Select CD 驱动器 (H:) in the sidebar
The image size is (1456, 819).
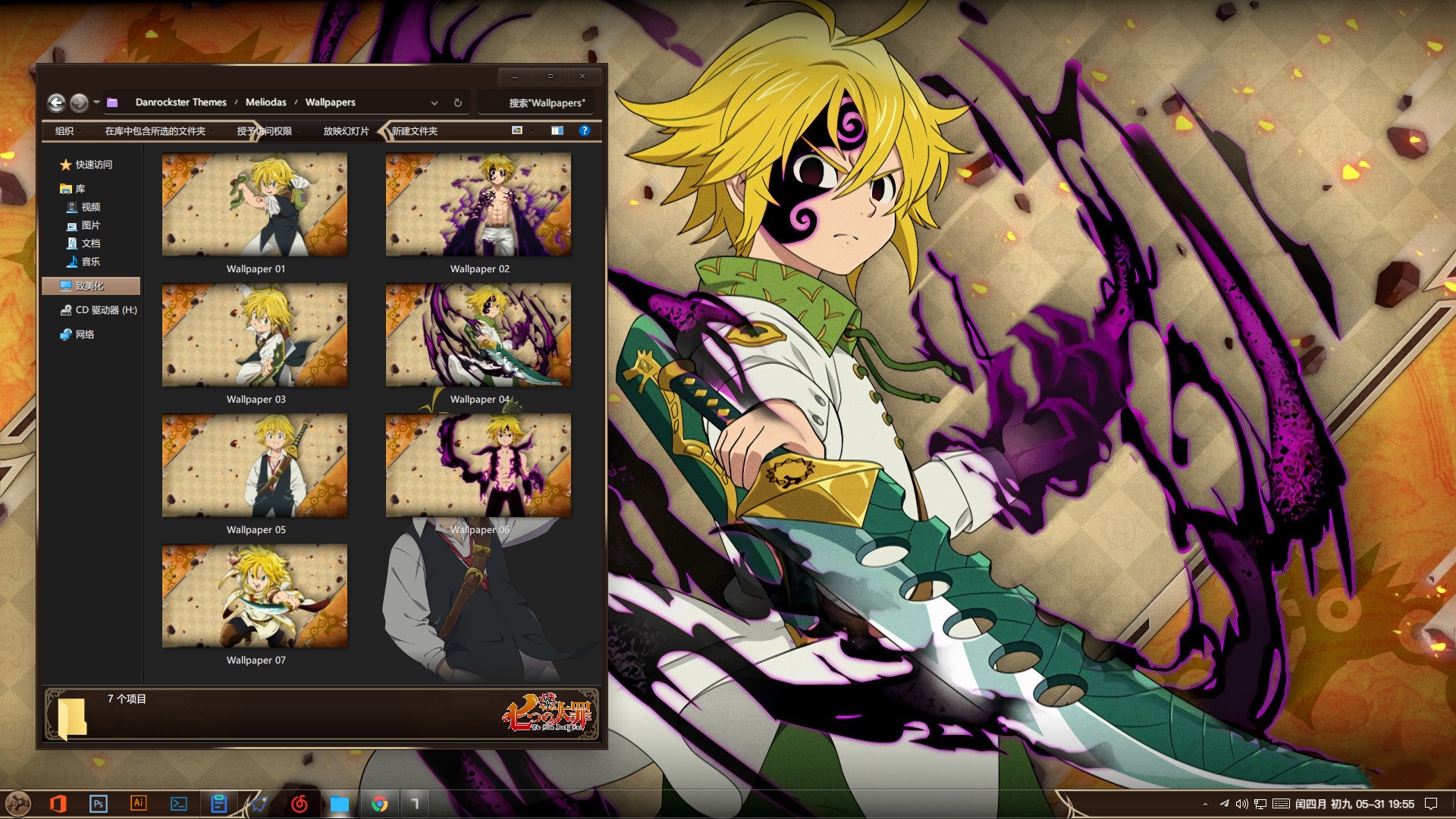(105, 310)
